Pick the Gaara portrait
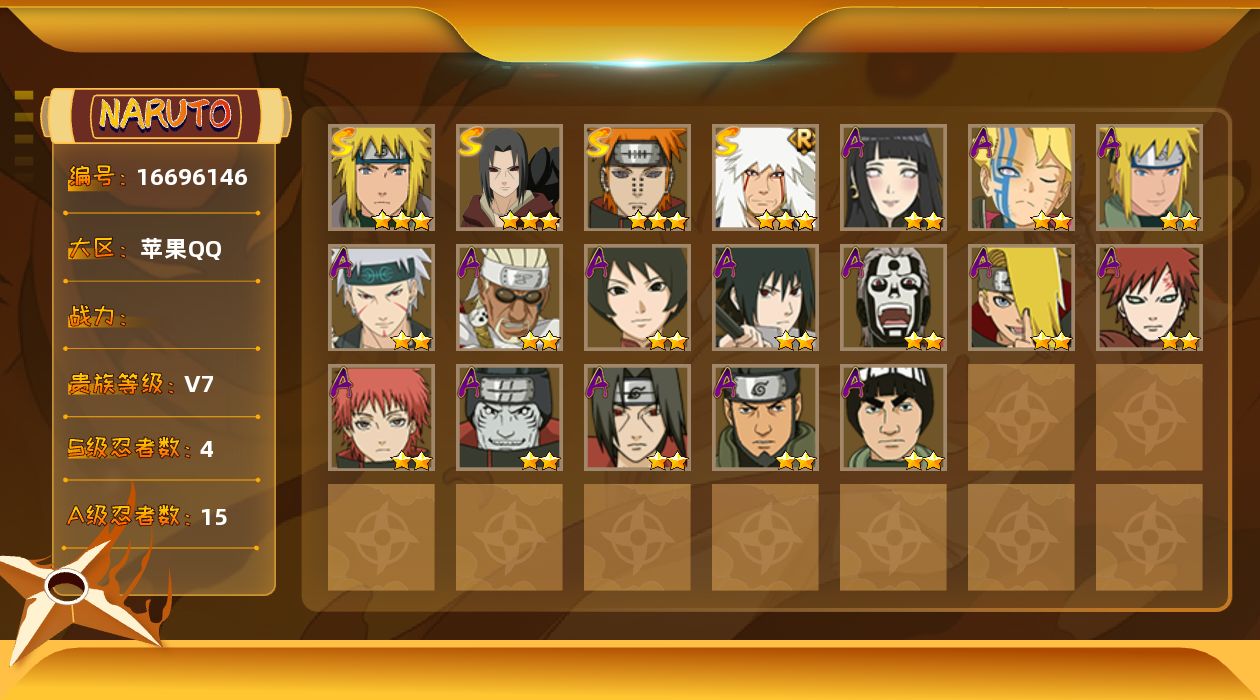 point(1149,297)
